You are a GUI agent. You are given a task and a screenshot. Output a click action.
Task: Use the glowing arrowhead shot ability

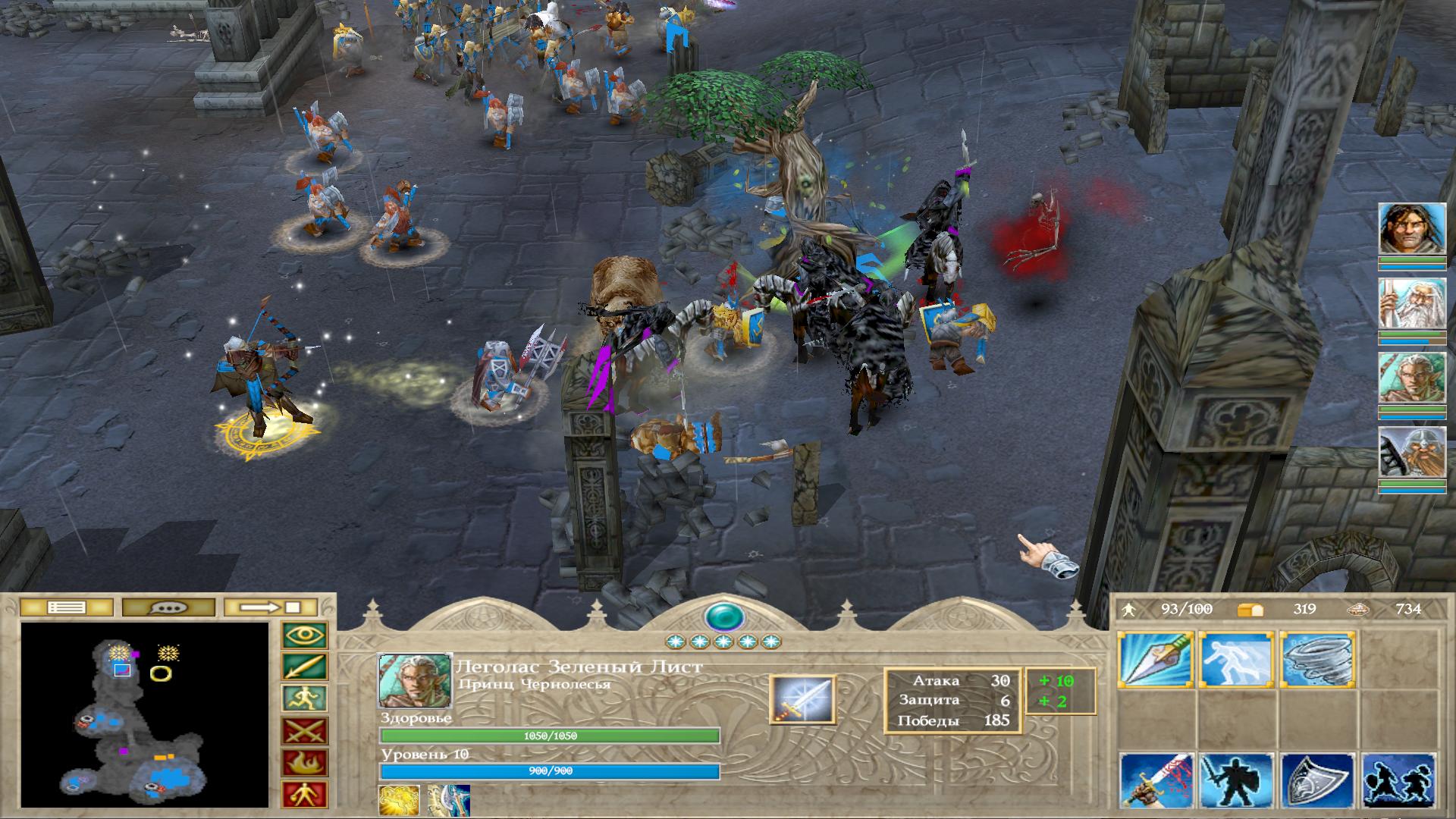coord(1156,660)
